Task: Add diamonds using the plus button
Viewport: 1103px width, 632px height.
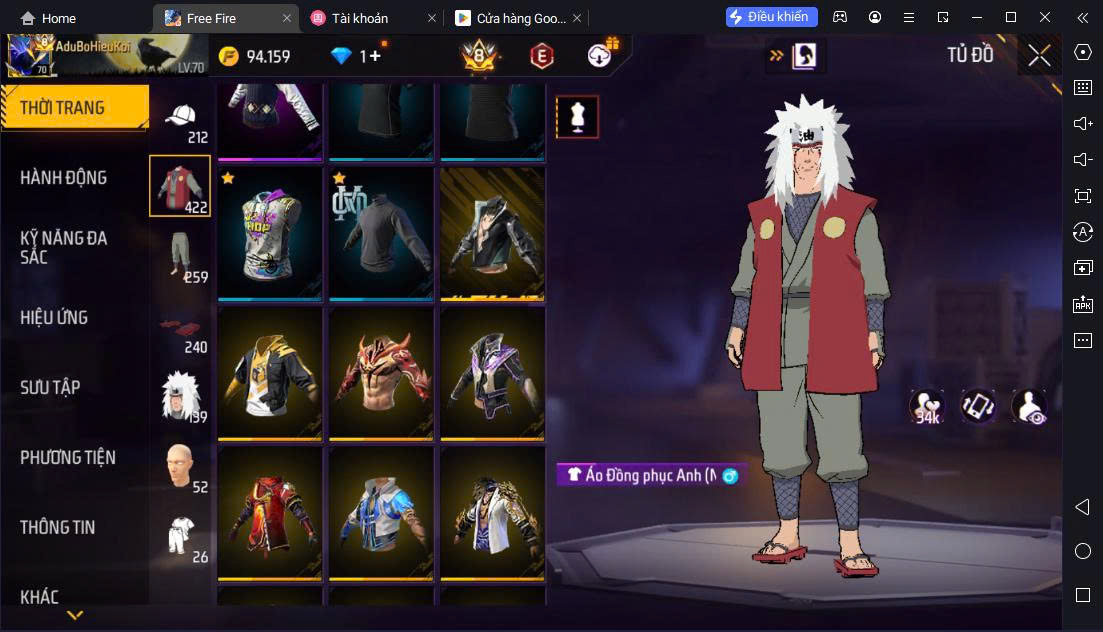Action: (x=375, y=56)
